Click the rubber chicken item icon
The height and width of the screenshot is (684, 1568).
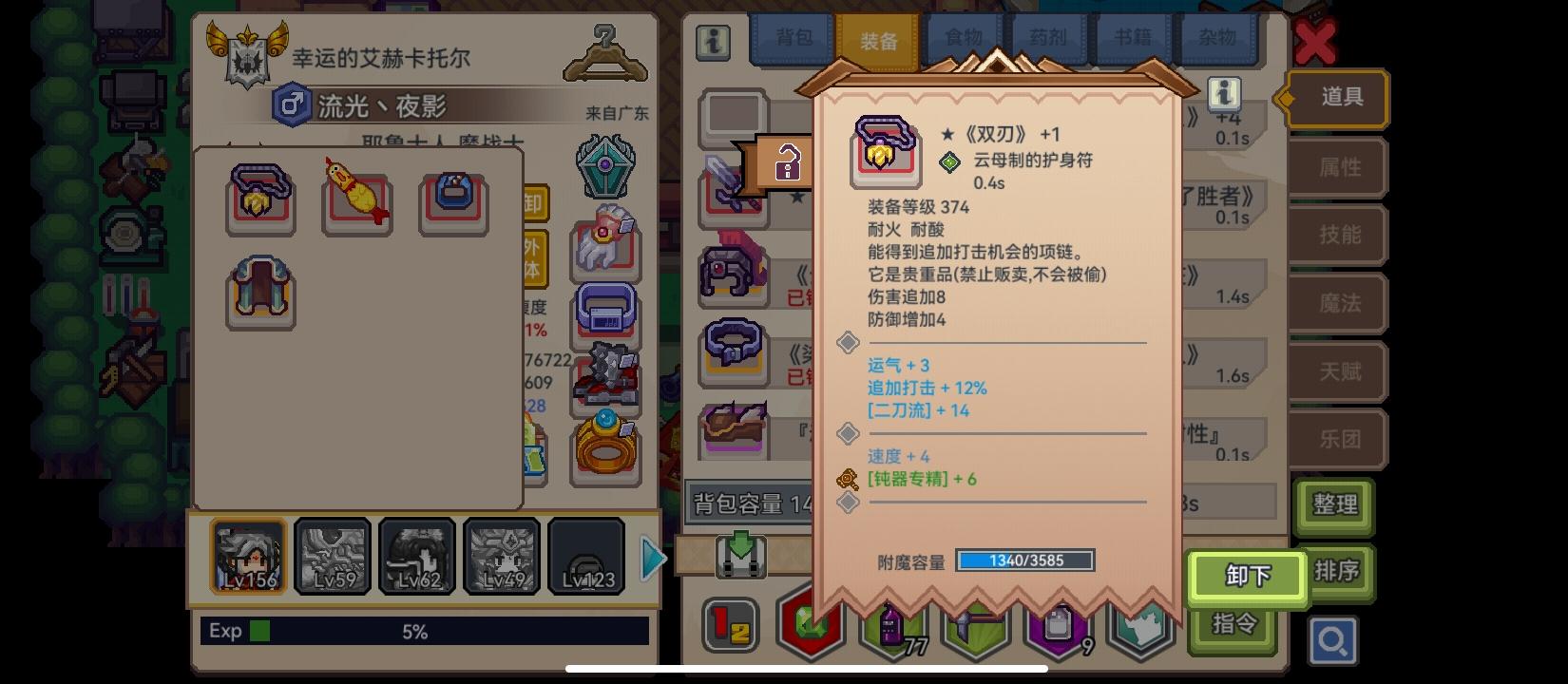point(357,199)
